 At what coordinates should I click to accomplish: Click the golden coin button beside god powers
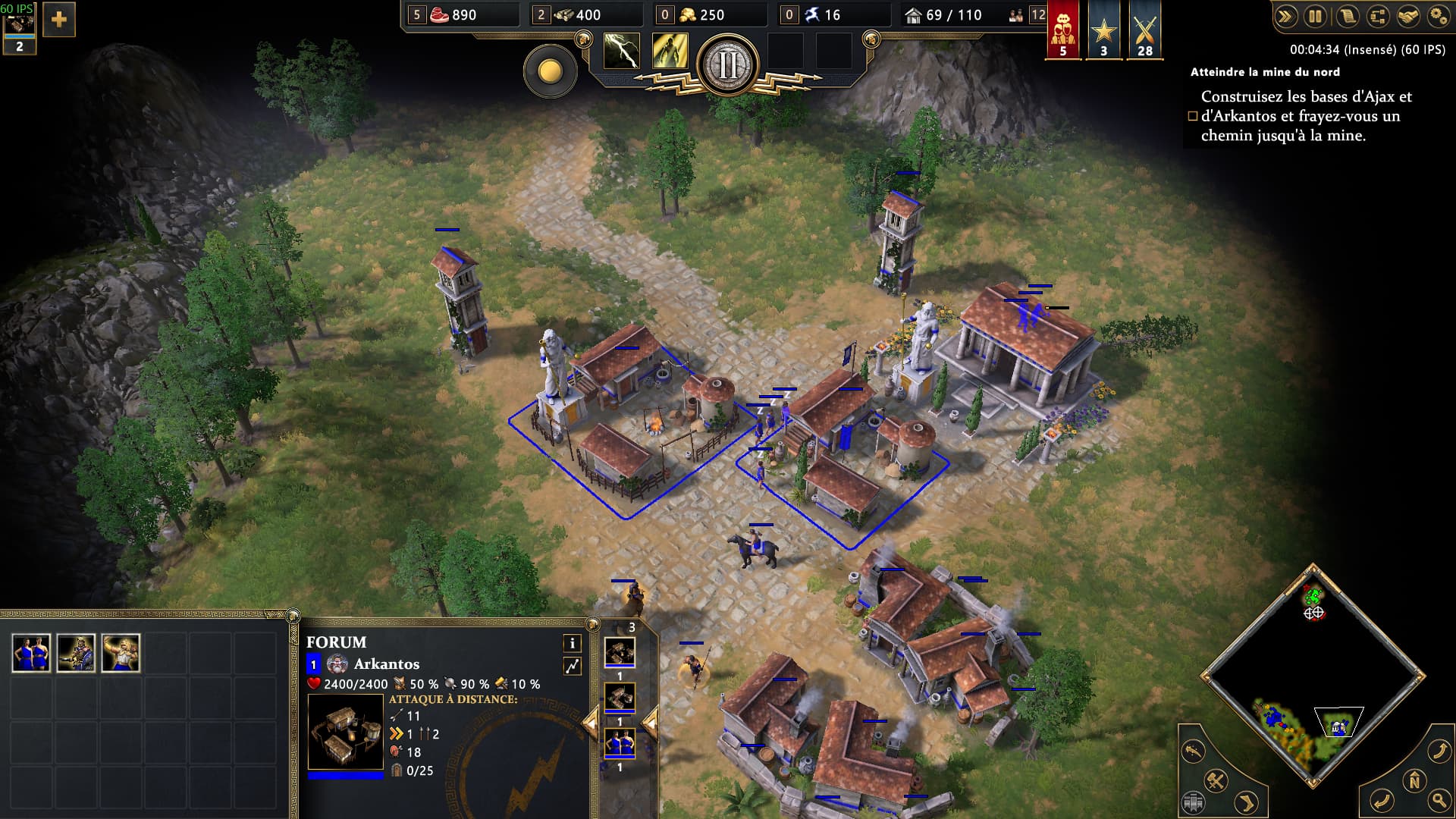[550, 72]
